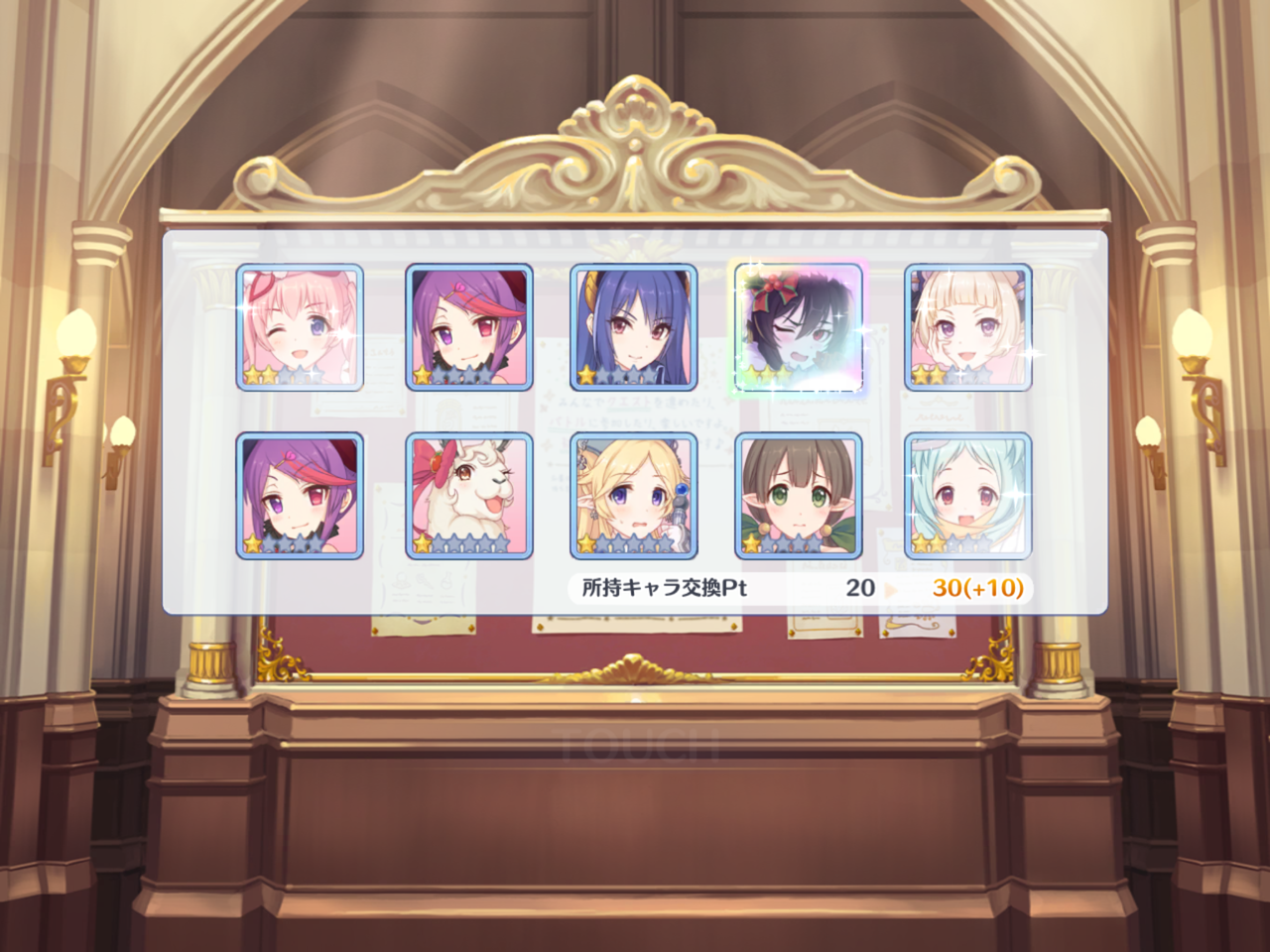This screenshot has height=952, width=1270.
Task: Select the brown-haired green-eyed elf portrait
Action: tap(799, 494)
